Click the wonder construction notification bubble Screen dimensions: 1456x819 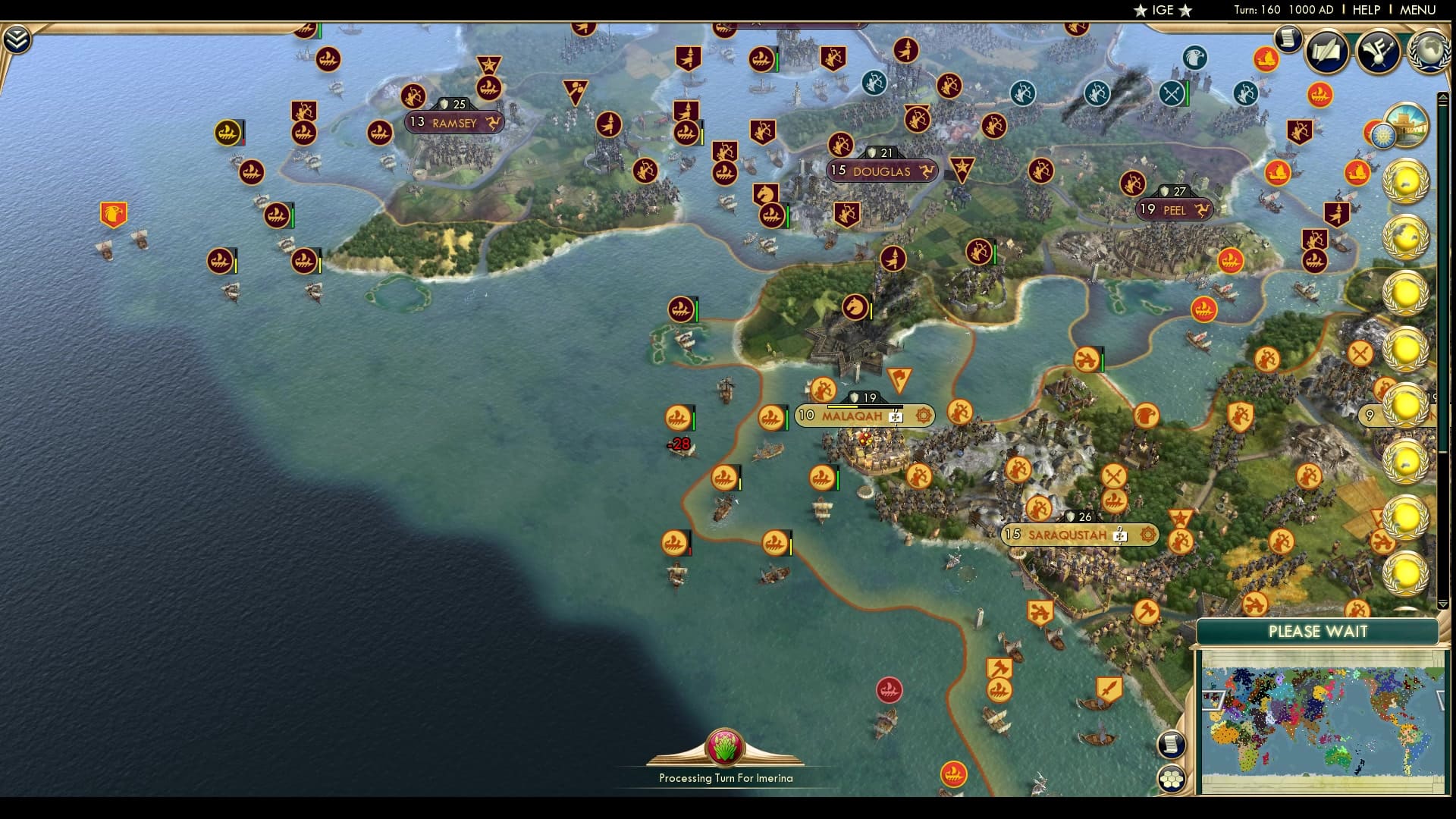coord(1409,127)
